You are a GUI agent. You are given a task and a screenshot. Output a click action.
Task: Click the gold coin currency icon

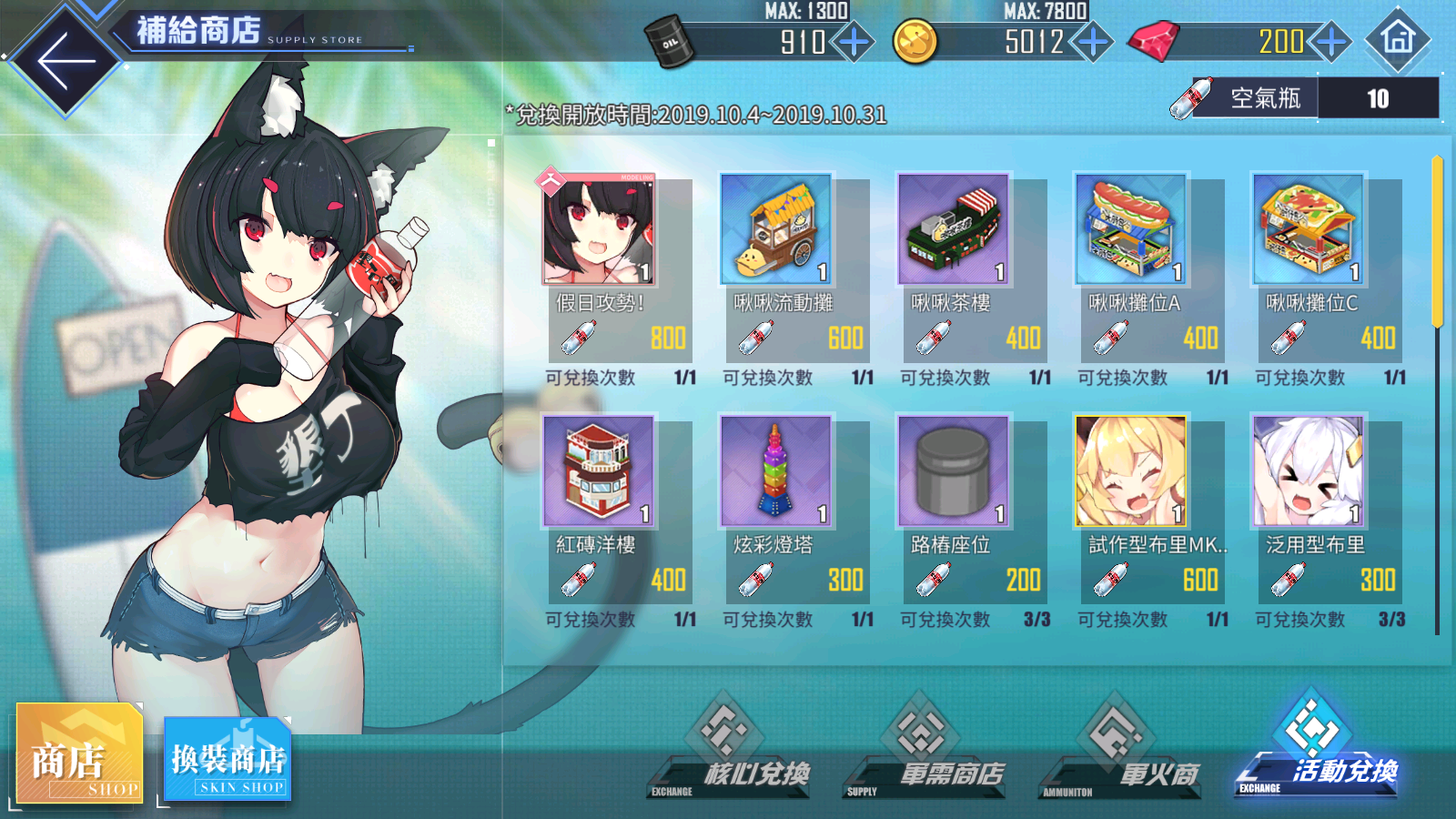[913, 40]
